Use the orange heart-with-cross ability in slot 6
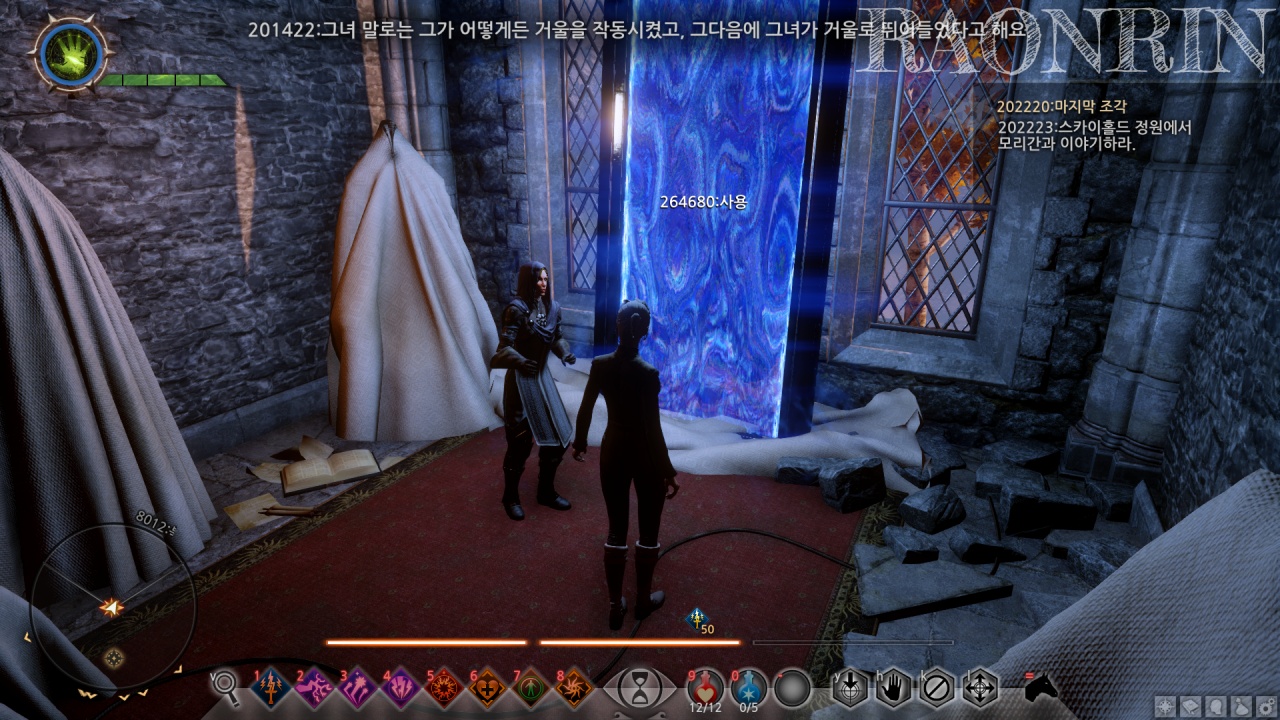This screenshot has height=720, width=1280. 488,688
